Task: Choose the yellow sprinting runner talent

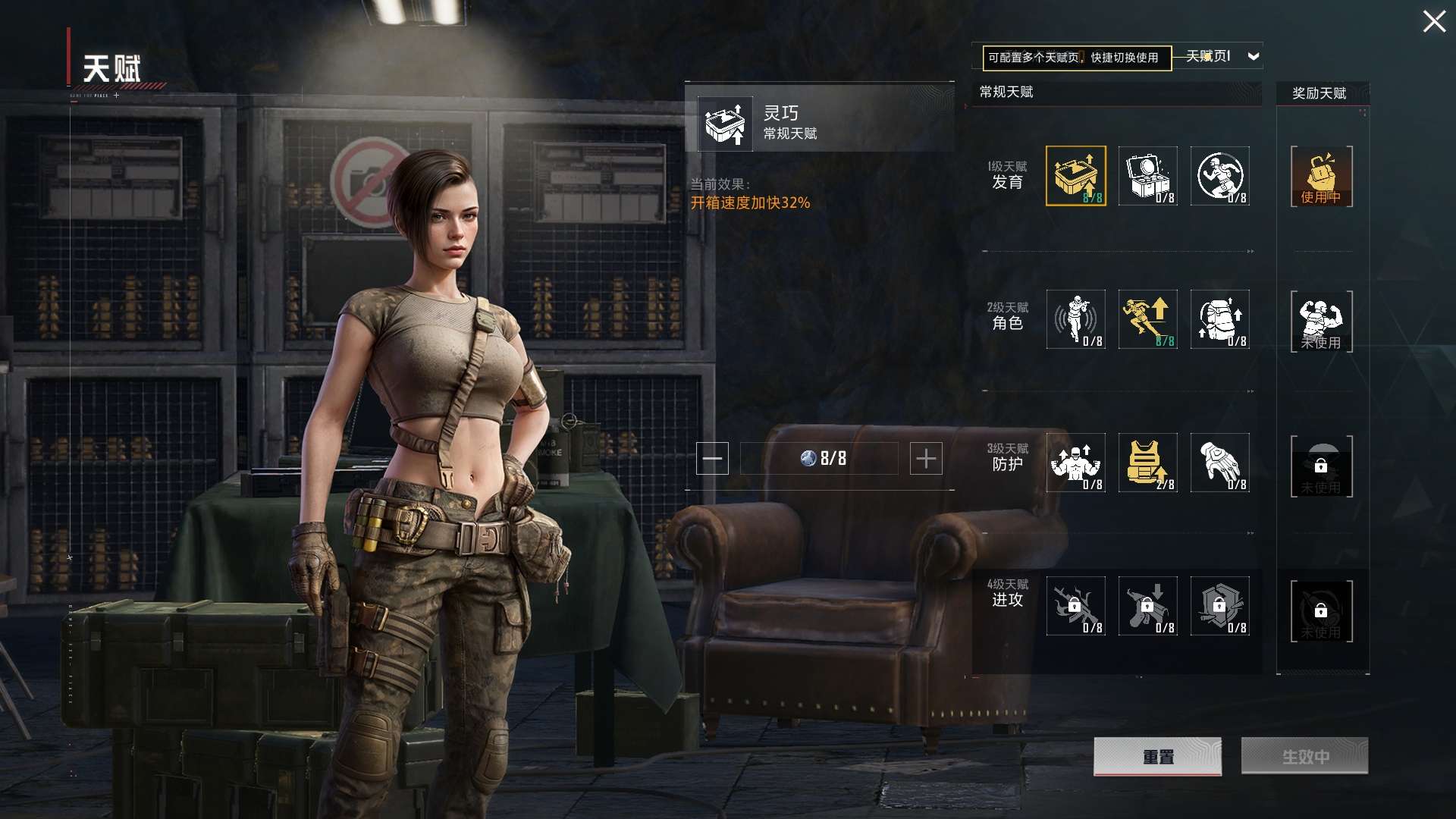Action: coord(1147,319)
